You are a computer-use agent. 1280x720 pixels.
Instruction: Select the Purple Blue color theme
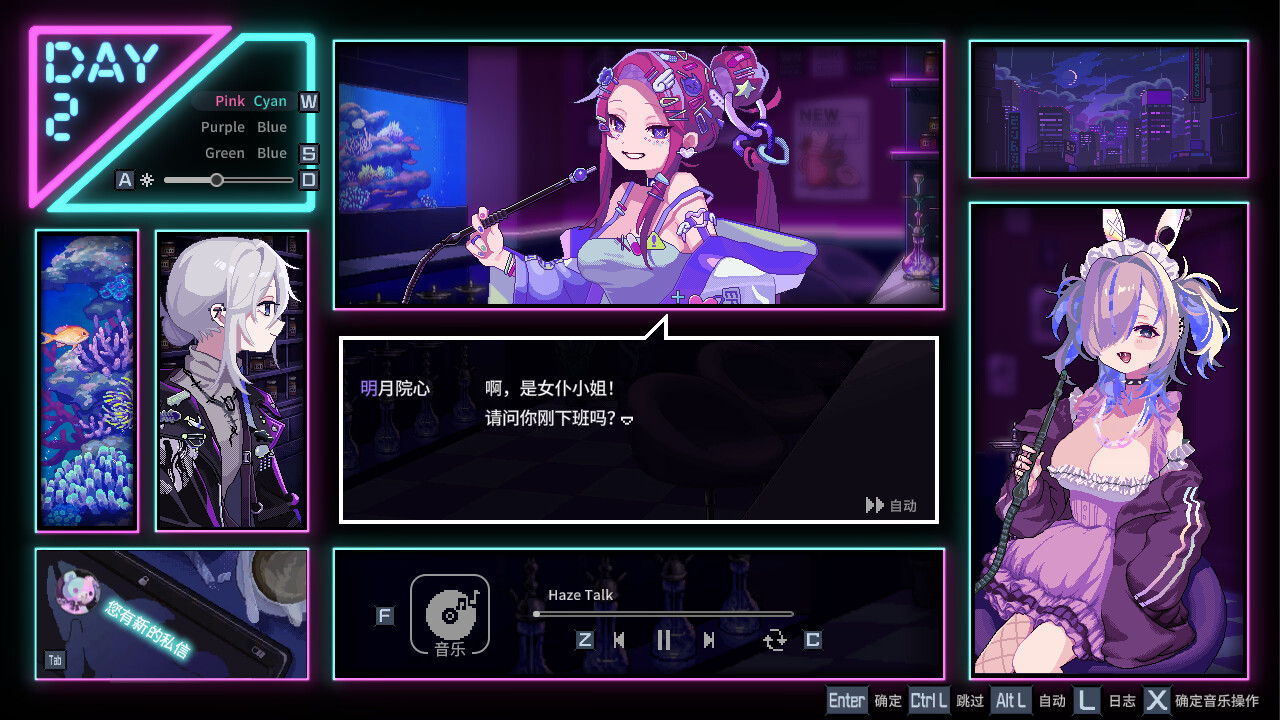click(243, 127)
